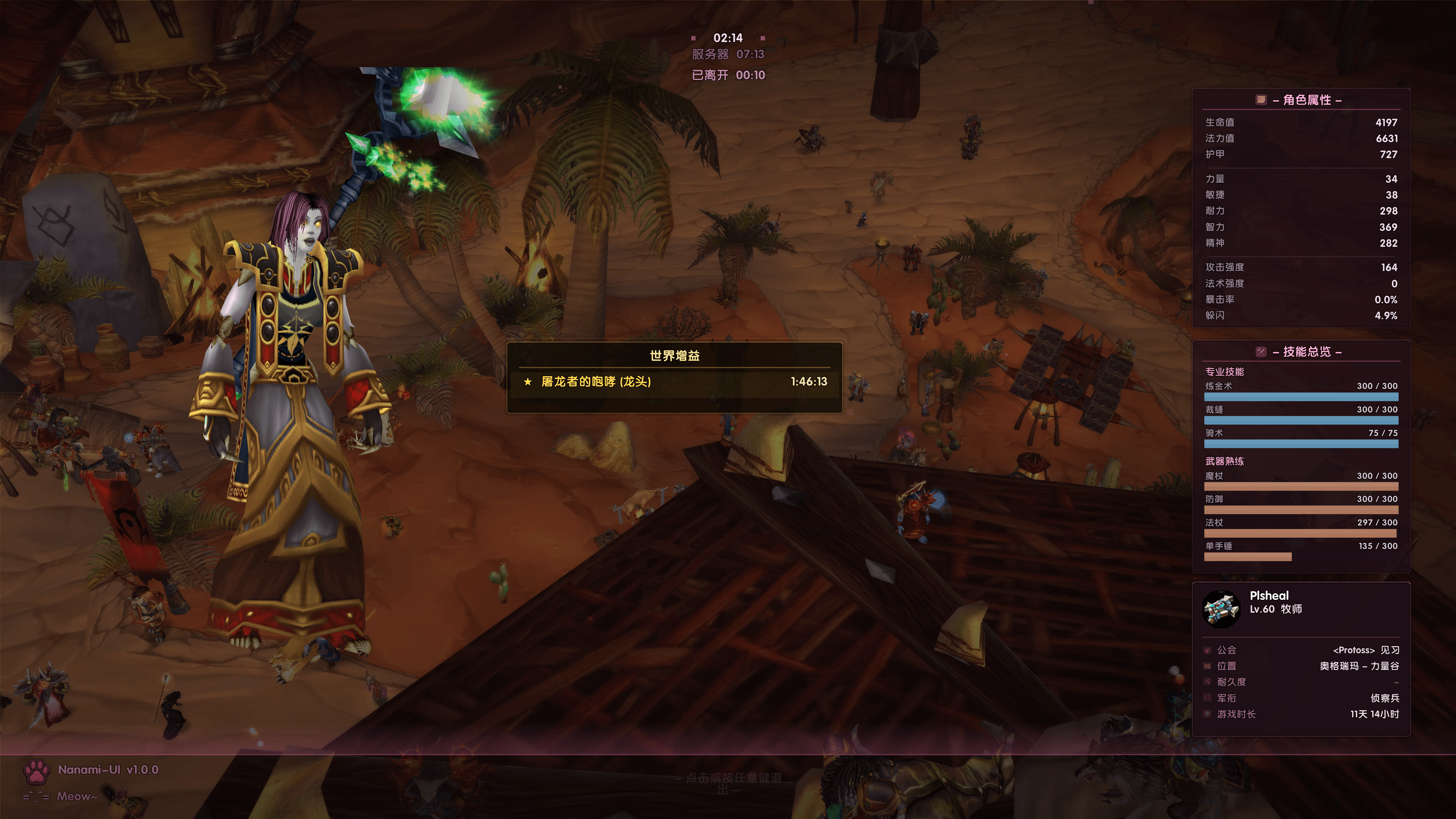Click the 角色属性 panel header icon

pos(1260,100)
